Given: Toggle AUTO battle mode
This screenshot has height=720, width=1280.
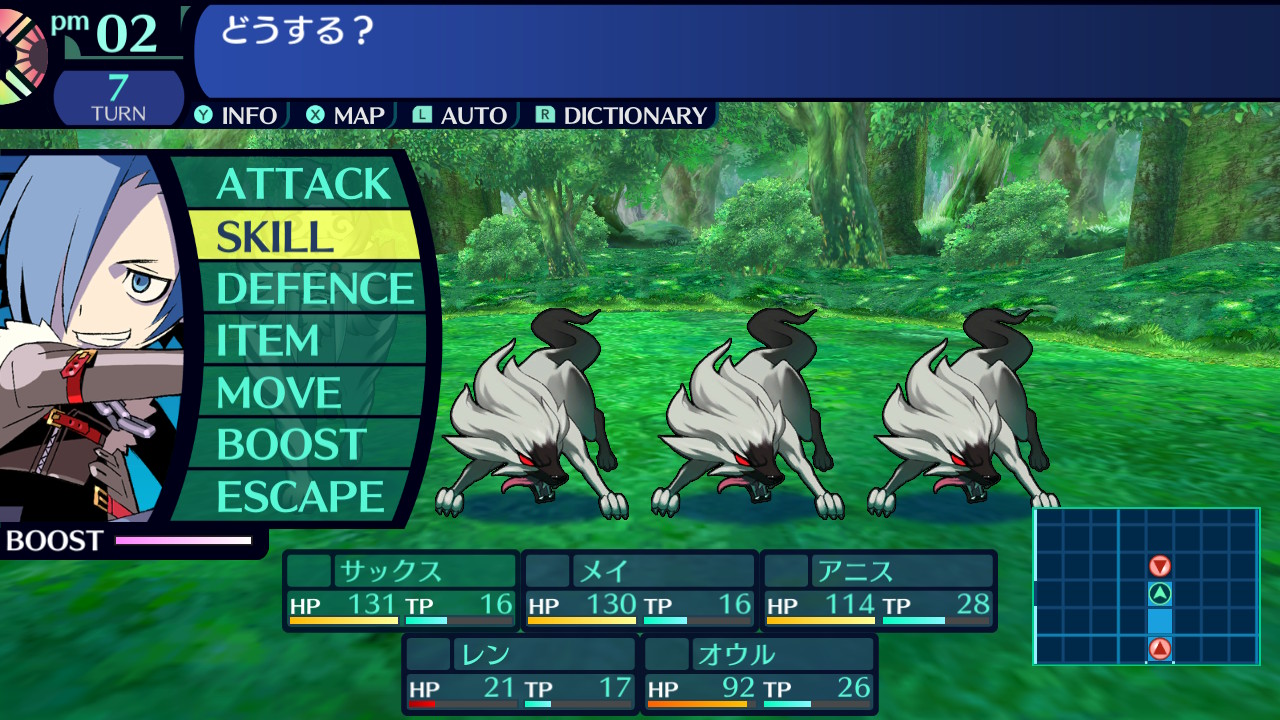Looking at the screenshot, I should click(x=460, y=116).
